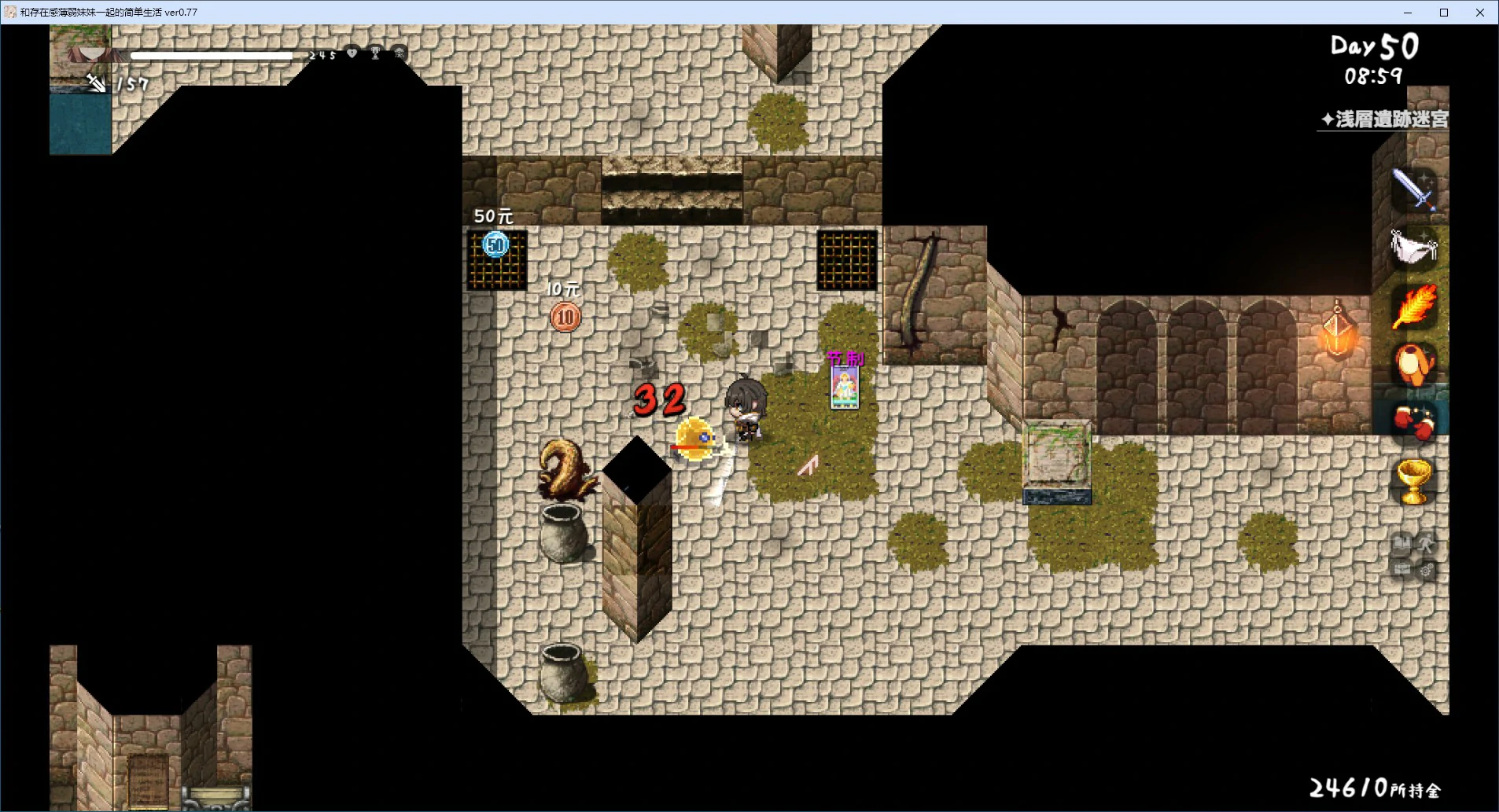Click the trophy status icon

[x=375, y=53]
